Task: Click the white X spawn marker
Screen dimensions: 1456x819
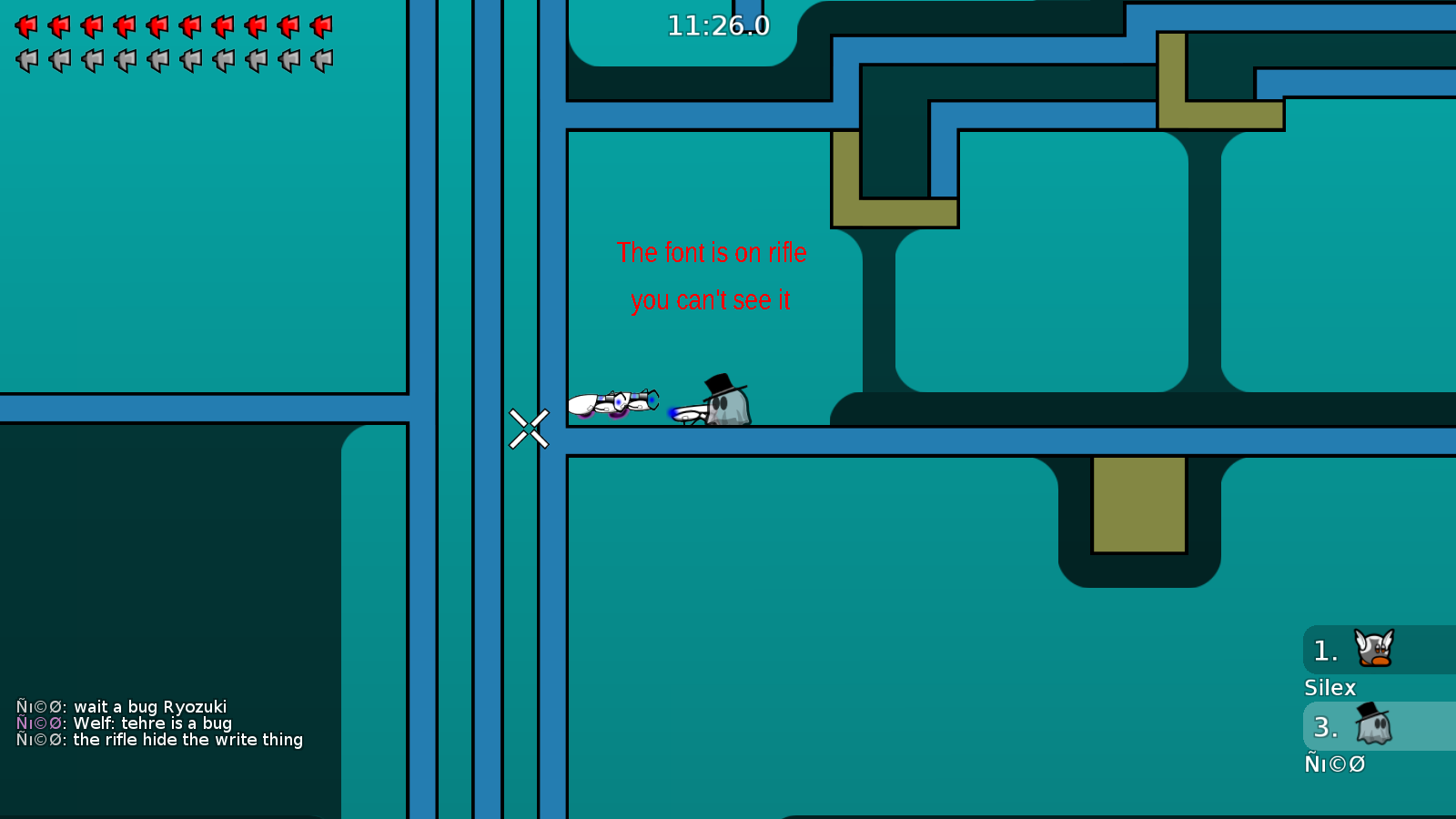Action: pos(530,429)
